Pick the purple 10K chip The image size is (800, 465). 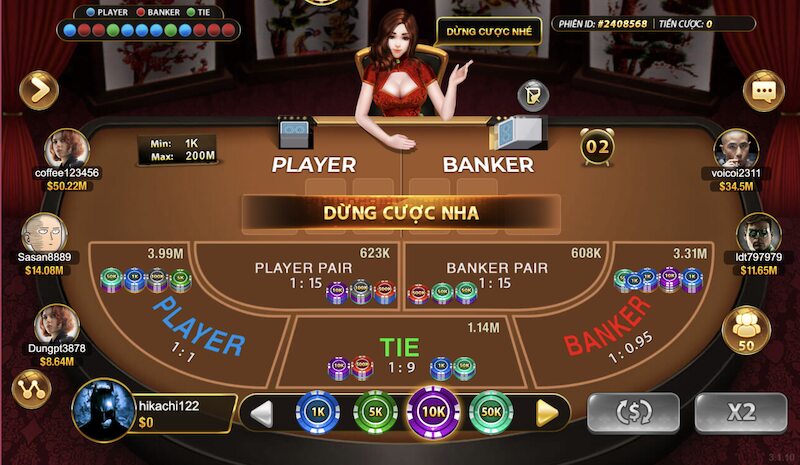point(433,411)
